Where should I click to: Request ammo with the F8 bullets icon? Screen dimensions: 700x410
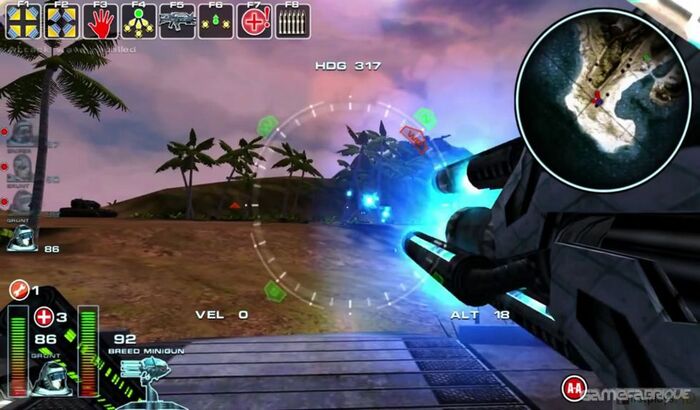point(292,21)
